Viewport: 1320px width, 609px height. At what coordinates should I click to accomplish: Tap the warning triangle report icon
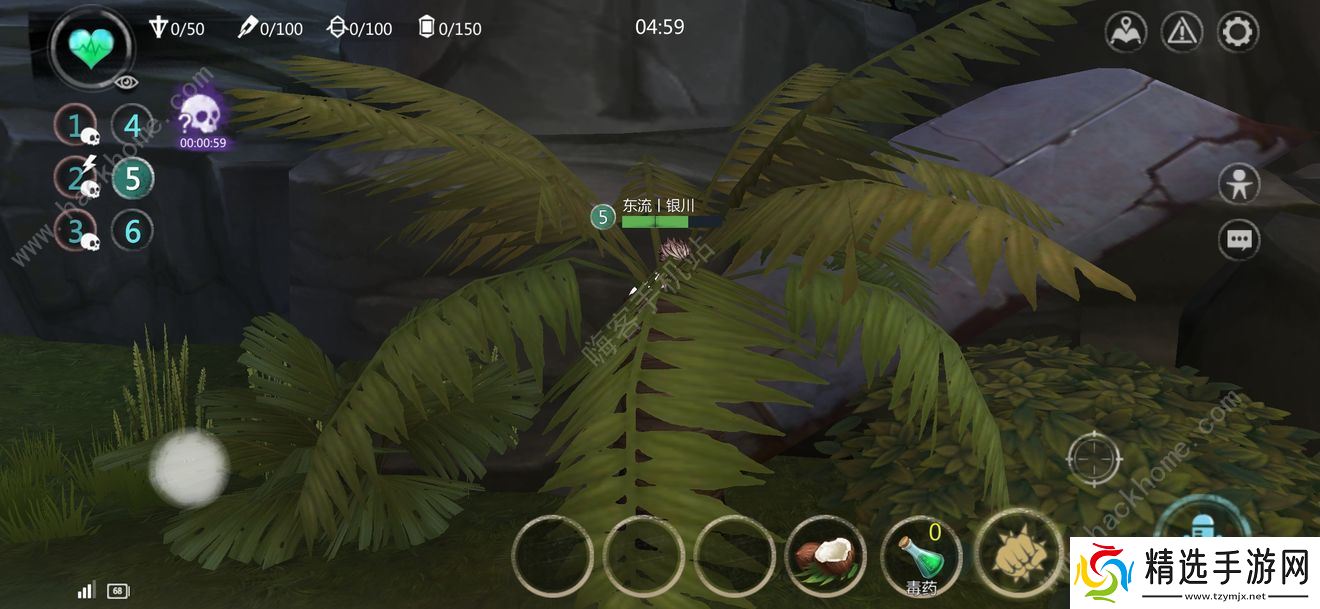pos(1181,32)
